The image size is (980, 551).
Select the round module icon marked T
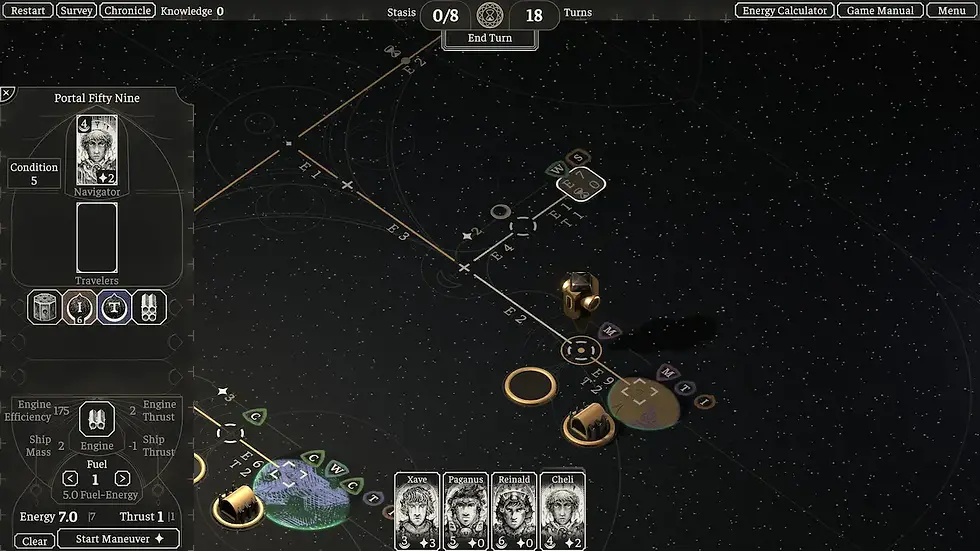pyautogui.click(x=114, y=307)
